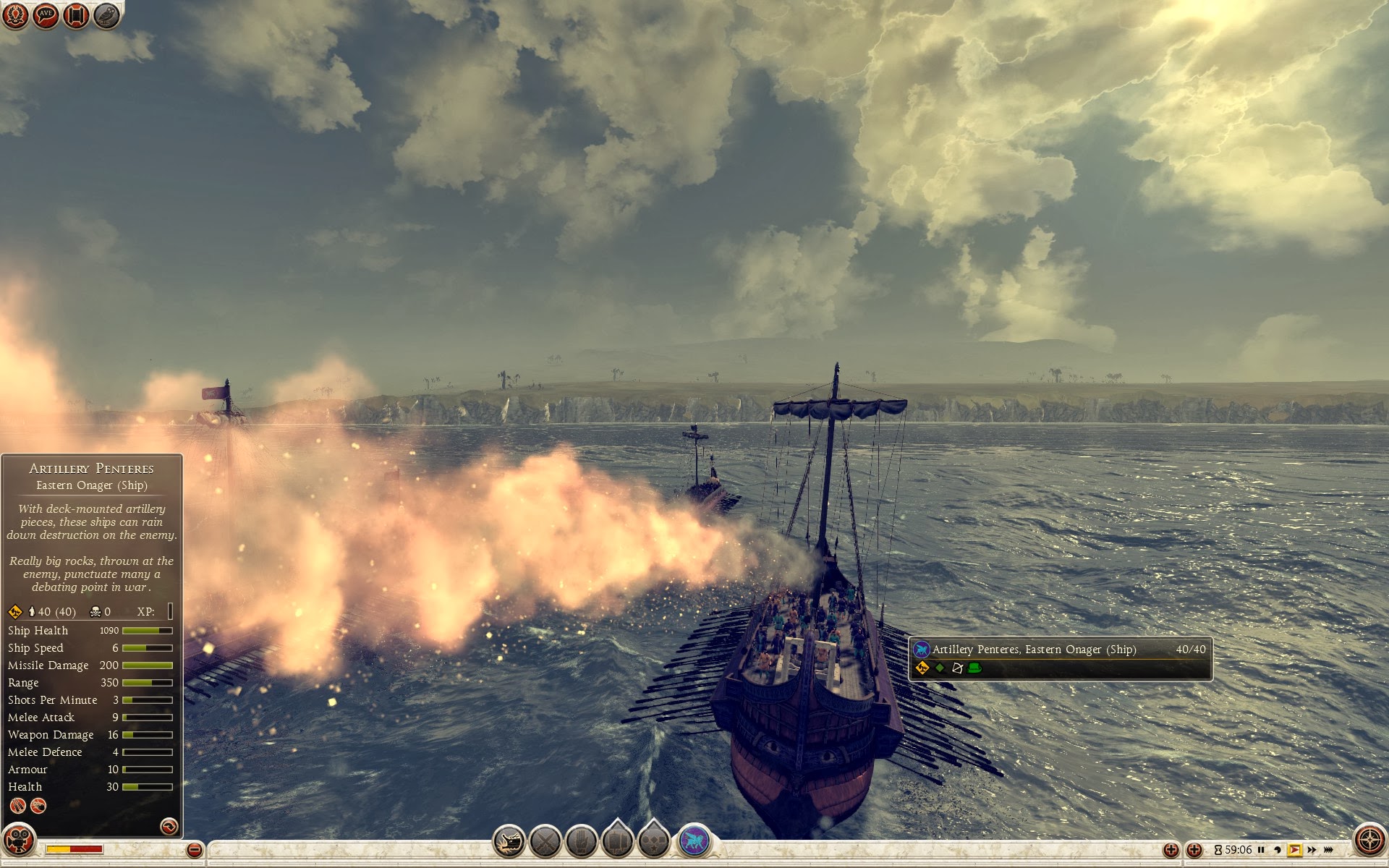Image resolution: width=1389 pixels, height=868 pixels.
Task: Set battle to normal play speed
Action: pyautogui.click(x=1294, y=850)
